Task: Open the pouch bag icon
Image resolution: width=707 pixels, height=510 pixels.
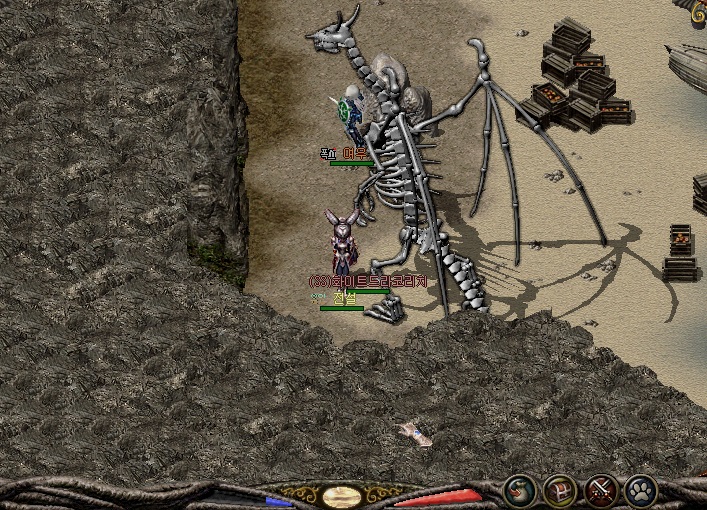Action: 520,490
